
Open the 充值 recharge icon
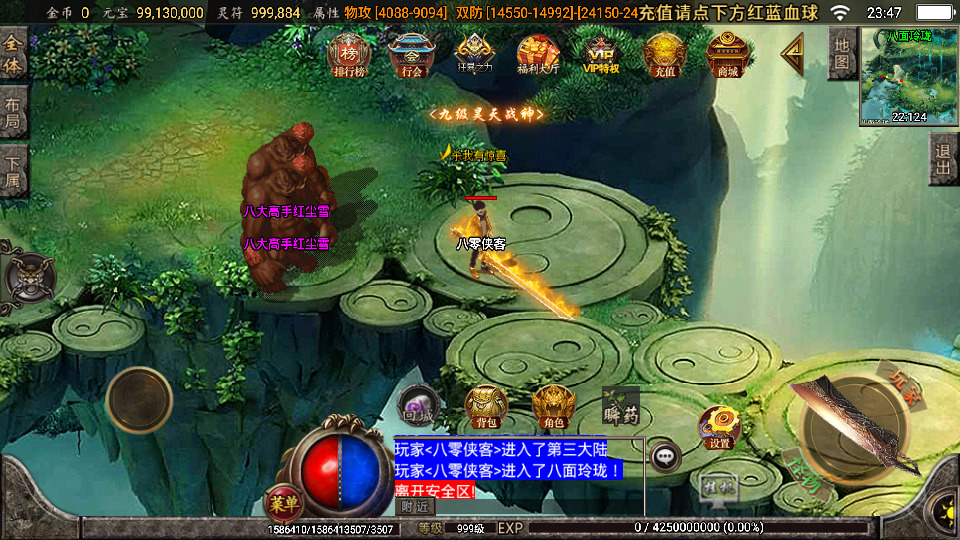pos(664,54)
